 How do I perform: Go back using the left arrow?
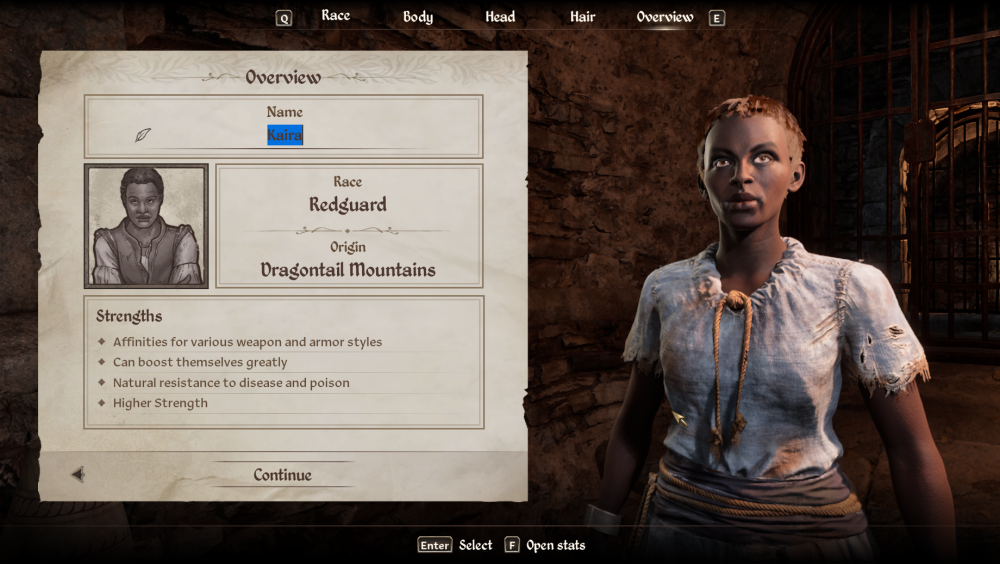pyautogui.click(x=78, y=475)
